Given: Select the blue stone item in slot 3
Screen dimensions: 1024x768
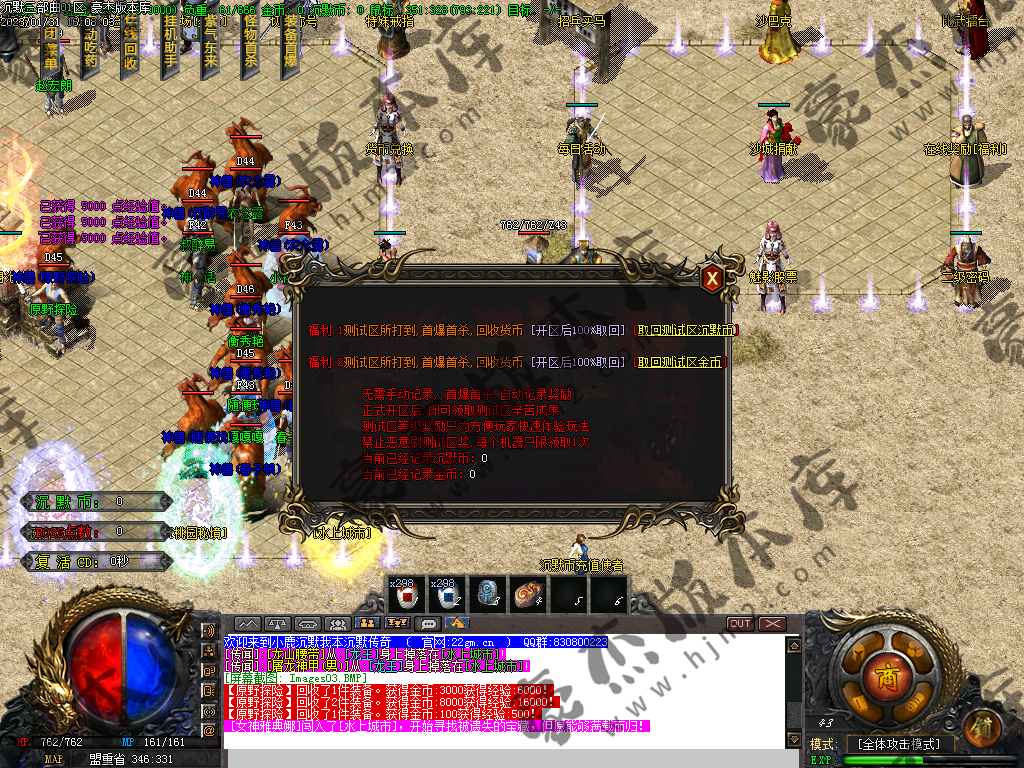Looking at the screenshot, I should 487,595.
